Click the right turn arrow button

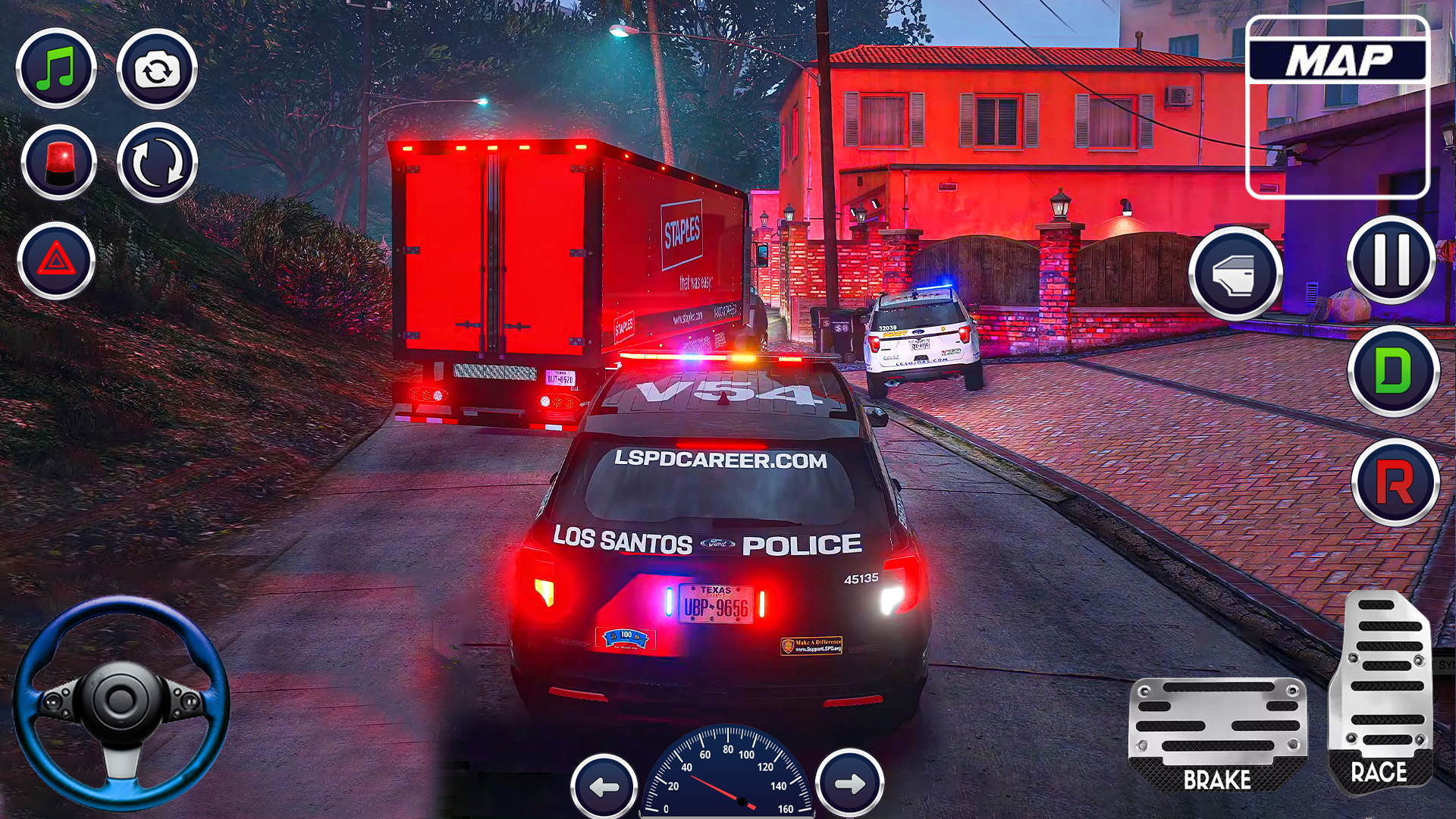[x=849, y=783]
